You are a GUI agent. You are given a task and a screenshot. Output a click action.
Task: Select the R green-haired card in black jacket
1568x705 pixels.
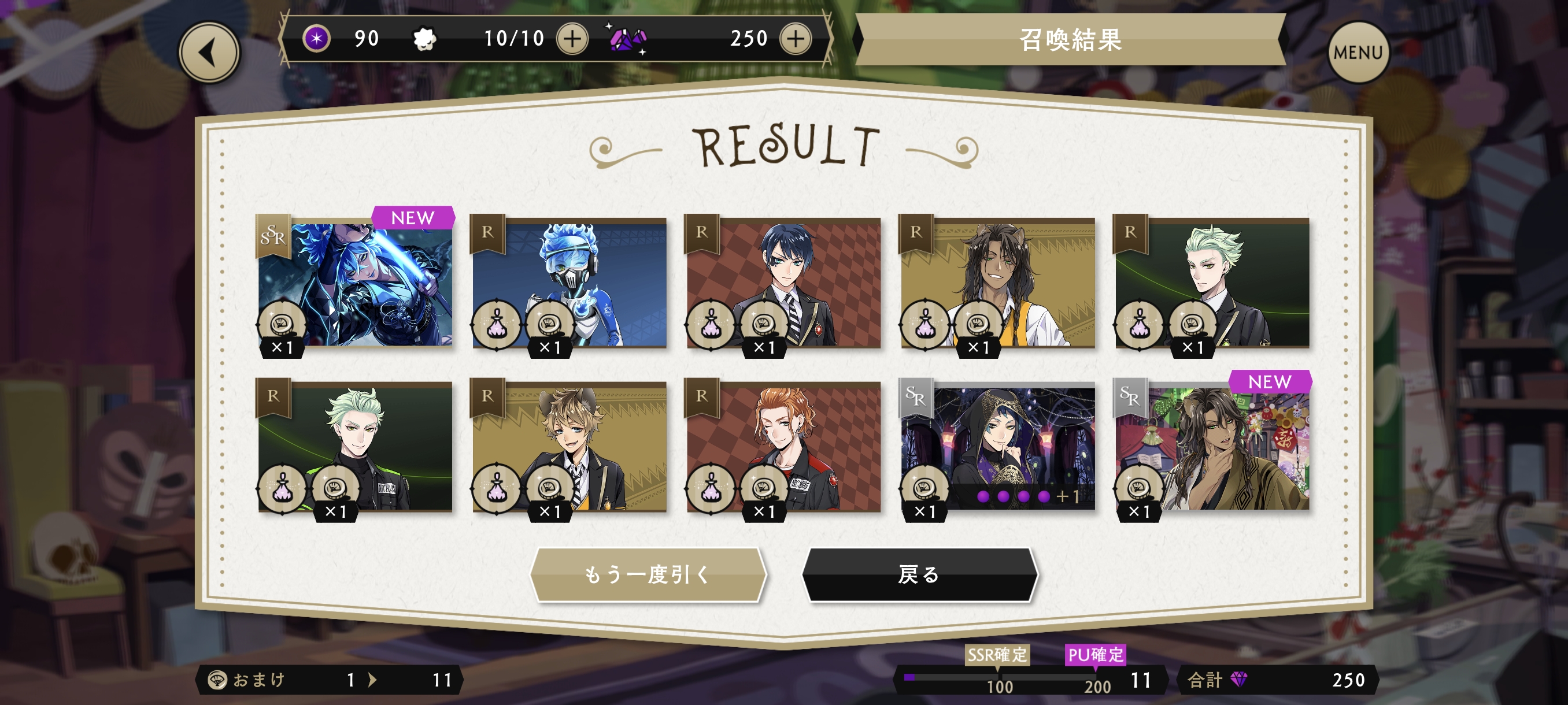pos(355,447)
